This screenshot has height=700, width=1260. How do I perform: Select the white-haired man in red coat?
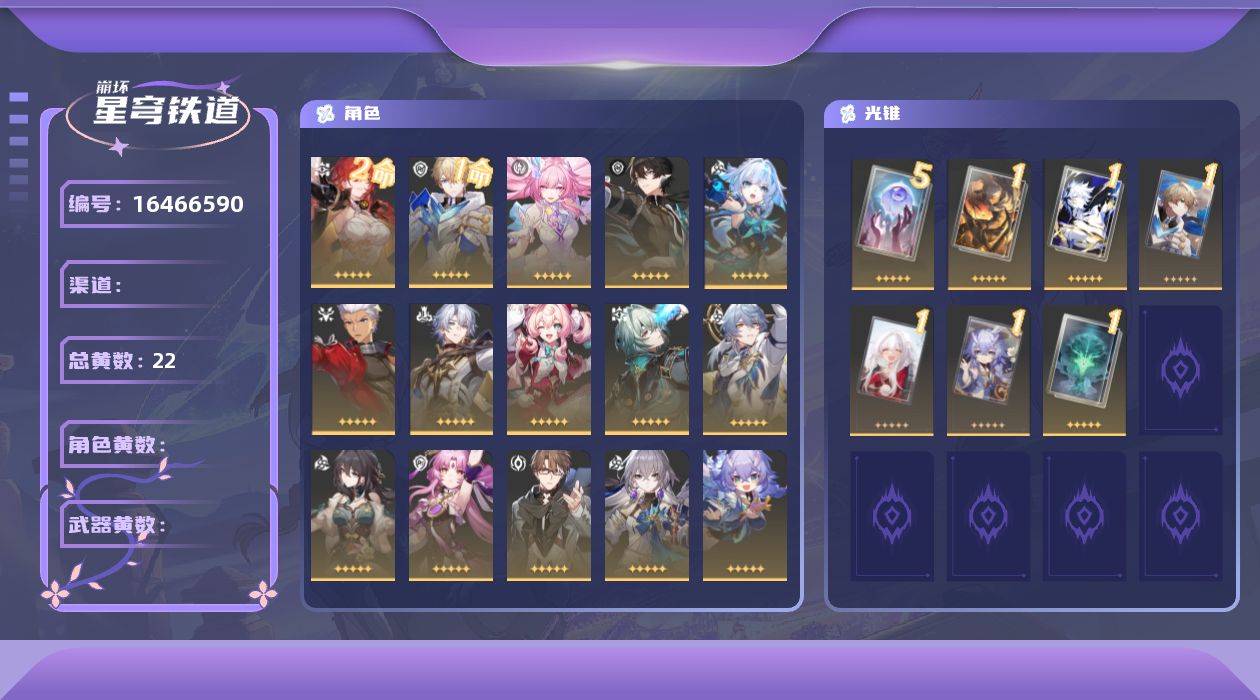(x=352, y=369)
